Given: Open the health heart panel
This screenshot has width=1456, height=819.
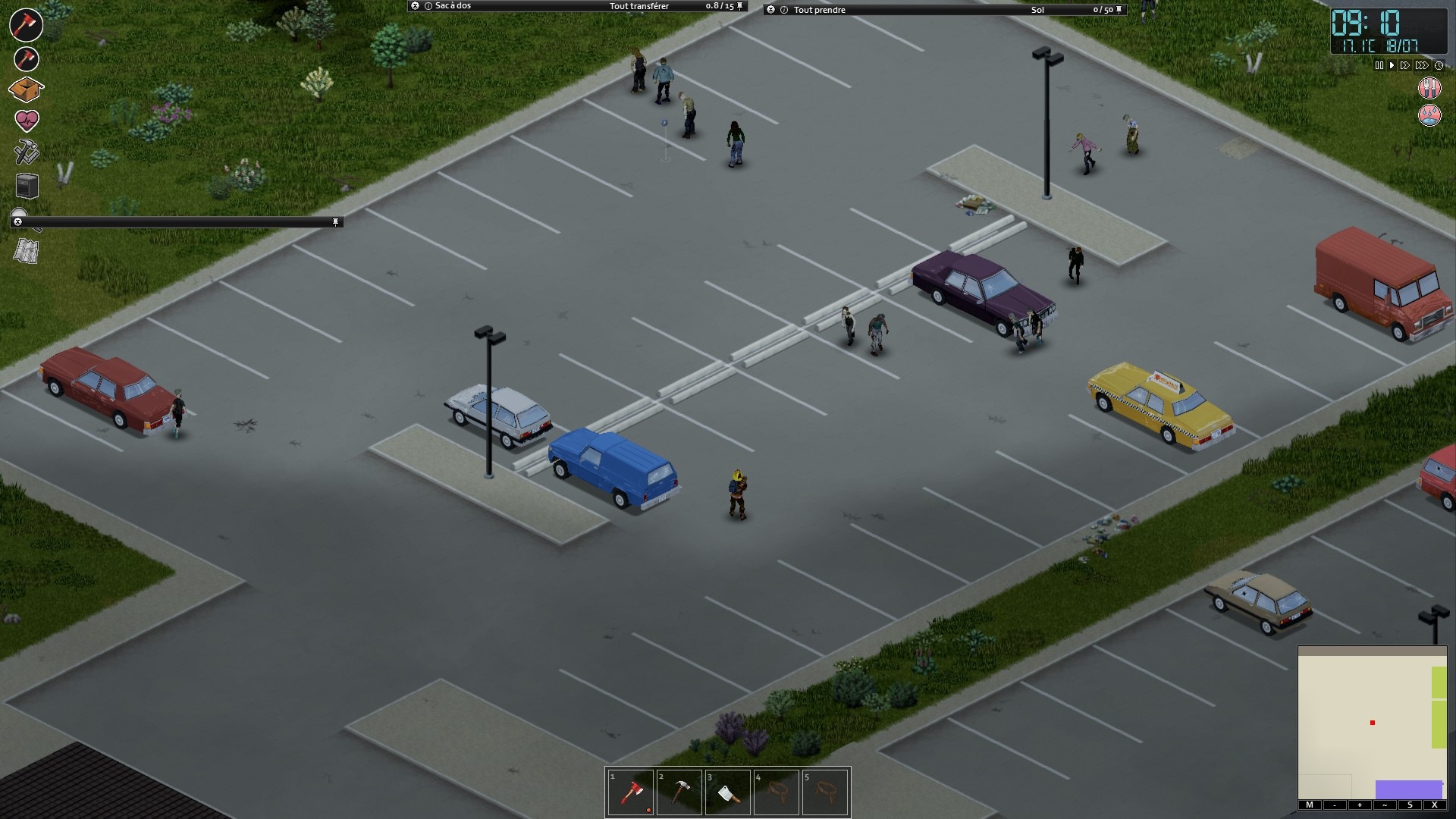Looking at the screenshot, I should pyautogui.click(x=27, y=120).
